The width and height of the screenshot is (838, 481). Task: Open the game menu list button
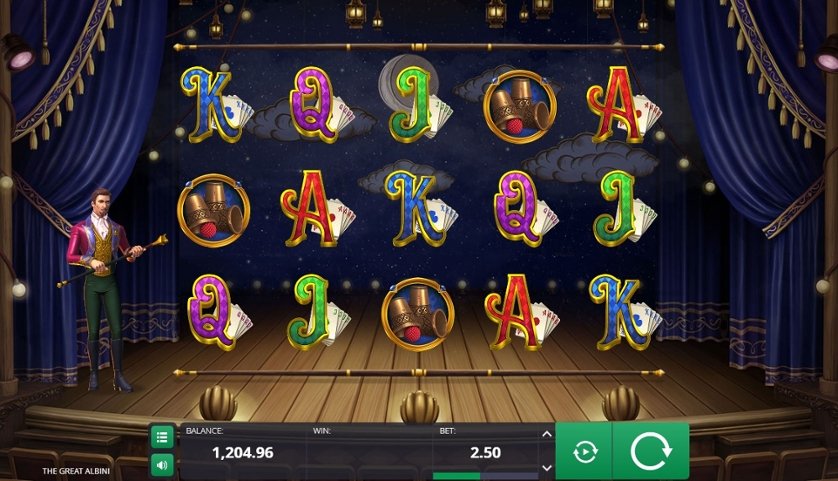[x=162, y=437]
